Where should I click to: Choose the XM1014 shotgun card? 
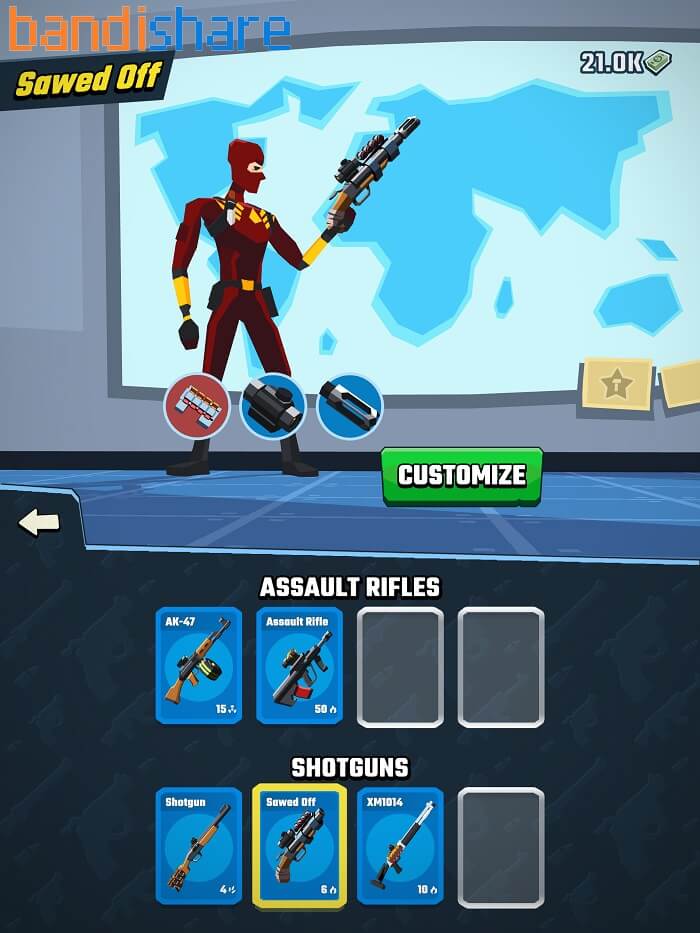(400, 845)
